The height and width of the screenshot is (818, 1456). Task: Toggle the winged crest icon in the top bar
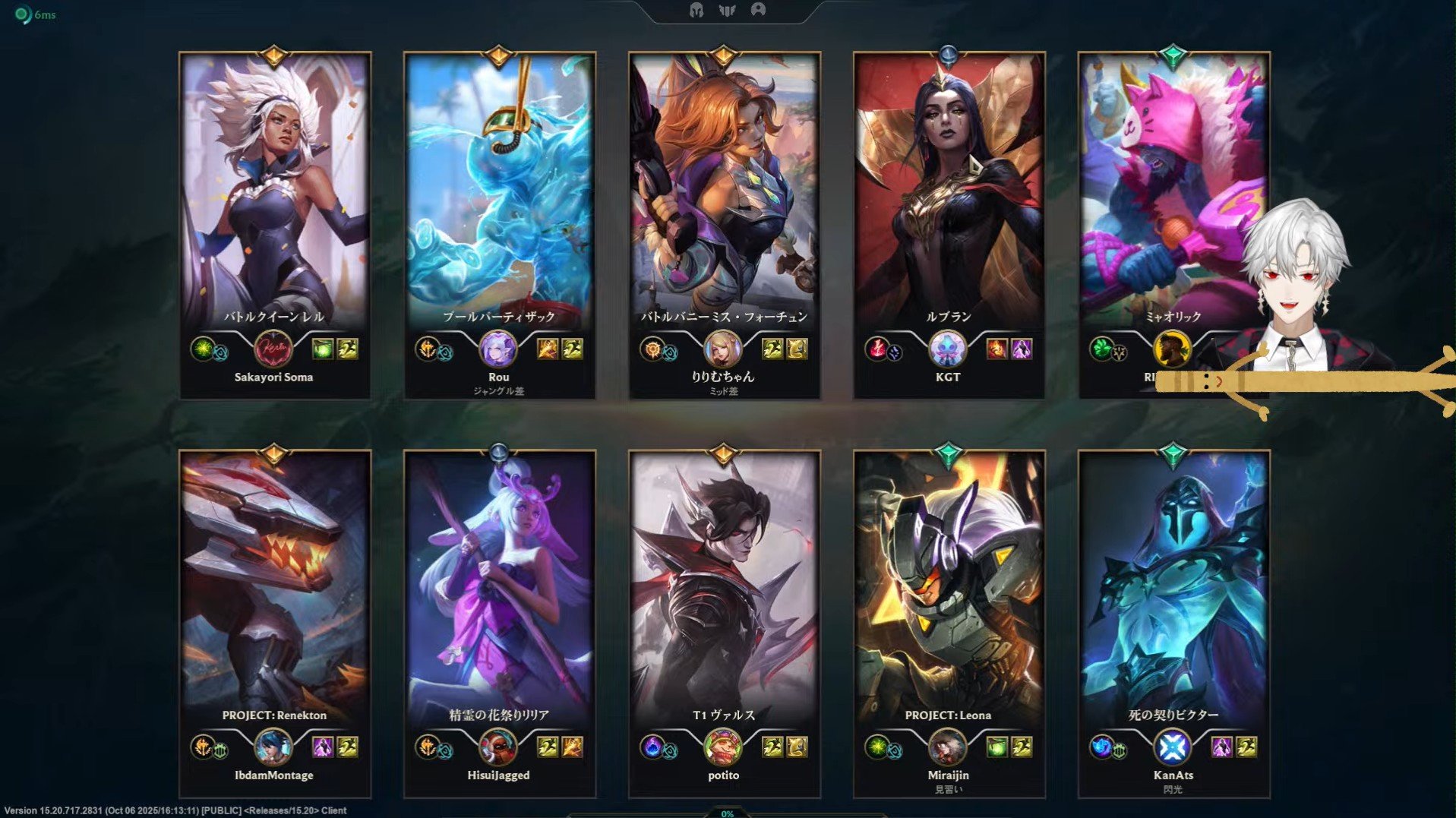[727, 10]
